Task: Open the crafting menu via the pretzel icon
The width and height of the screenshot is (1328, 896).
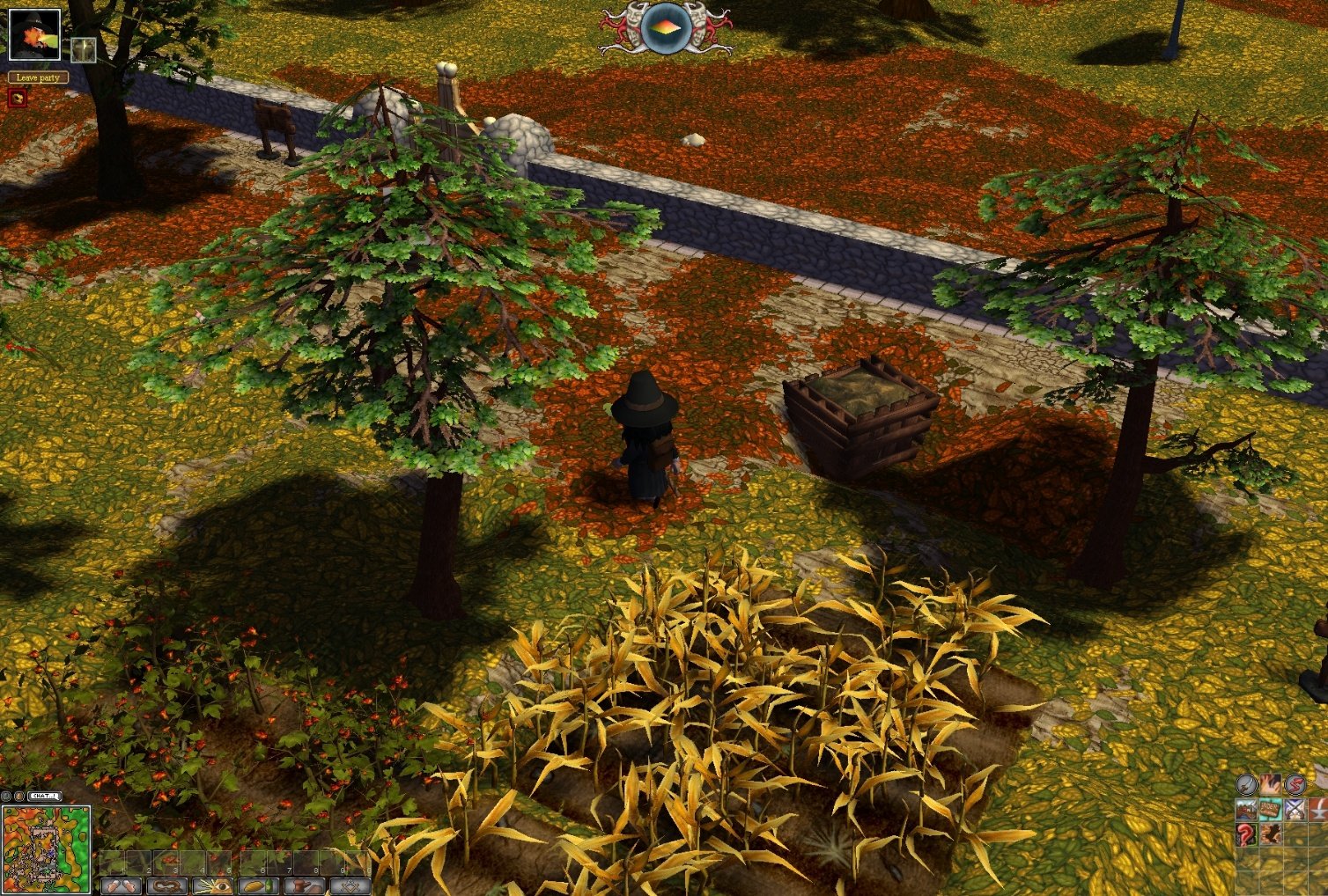Action: (167, 887)
